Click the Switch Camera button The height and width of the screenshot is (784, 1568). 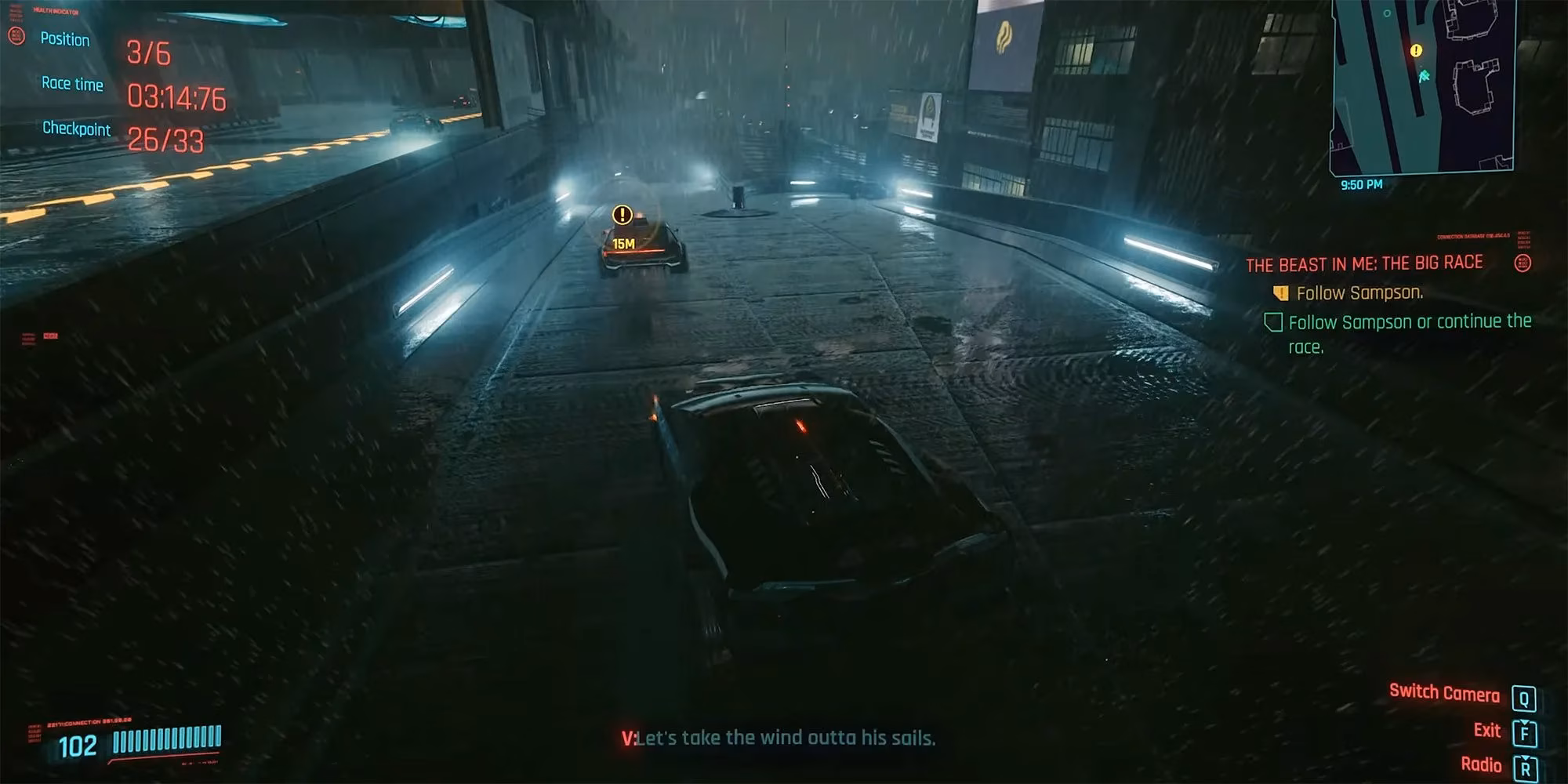point(1445,693)
